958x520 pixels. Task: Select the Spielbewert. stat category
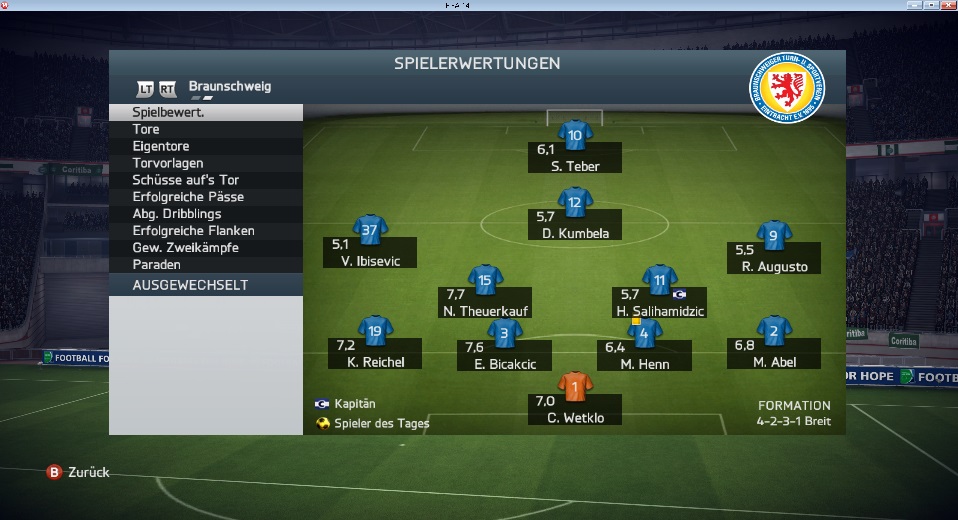click(205, 113)
